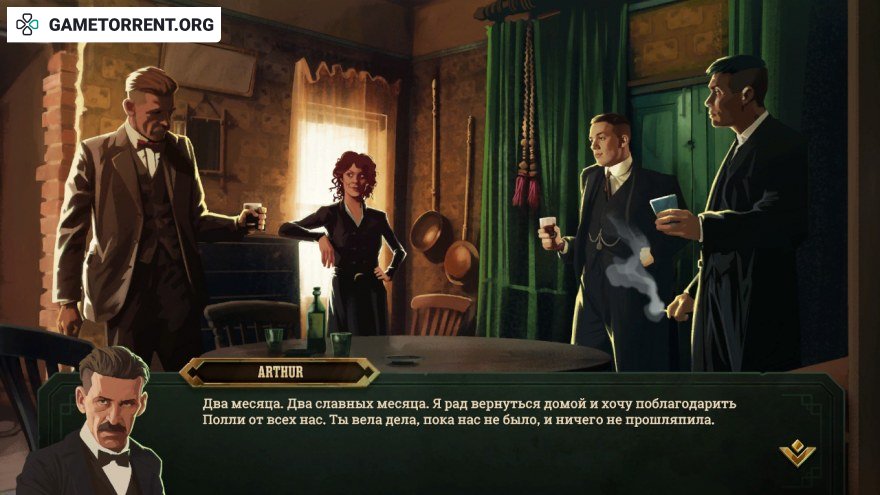The image size is (880, 495).
Task: Advance dialogue with the gold arrow button
Action: [x=797, y=453]
